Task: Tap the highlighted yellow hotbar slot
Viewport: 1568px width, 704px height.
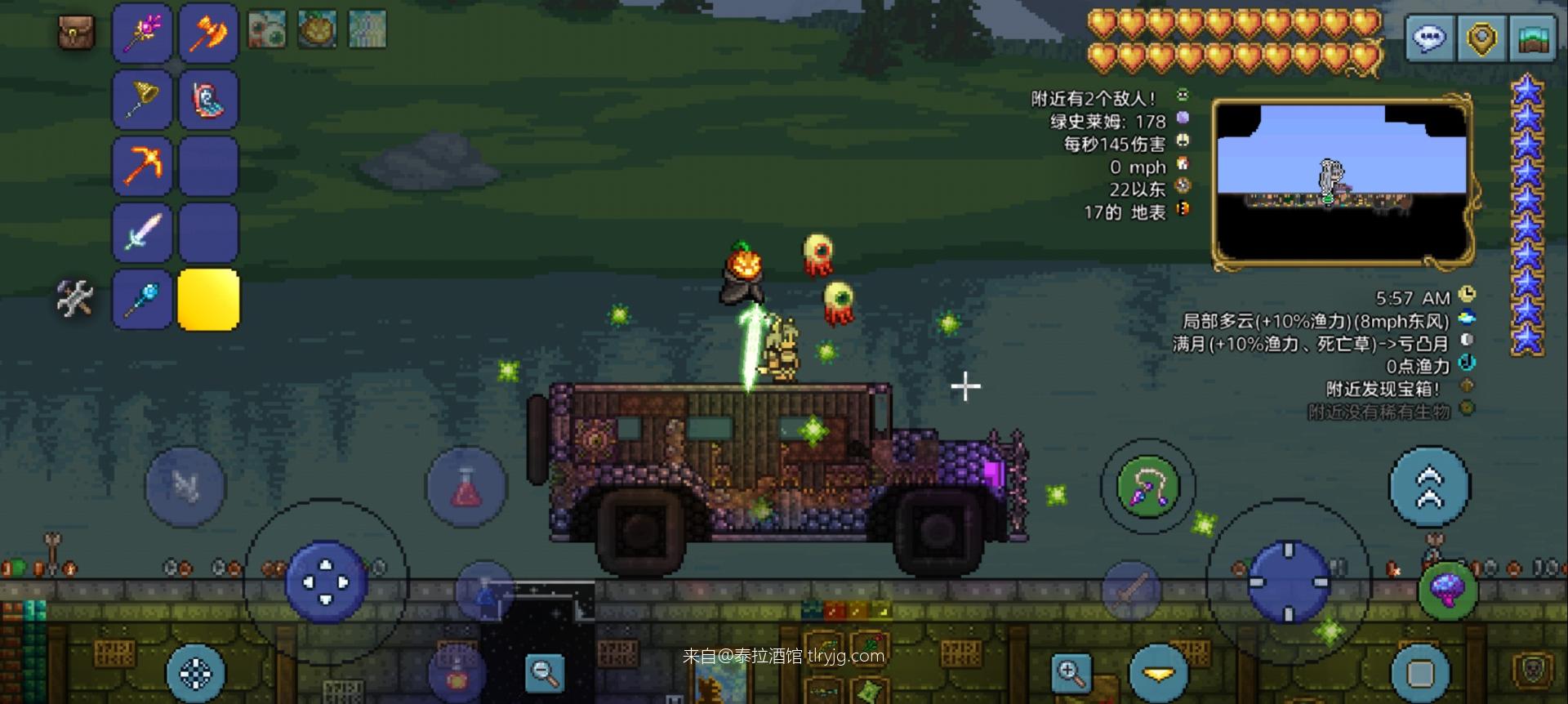Action: tap(208, 299)
